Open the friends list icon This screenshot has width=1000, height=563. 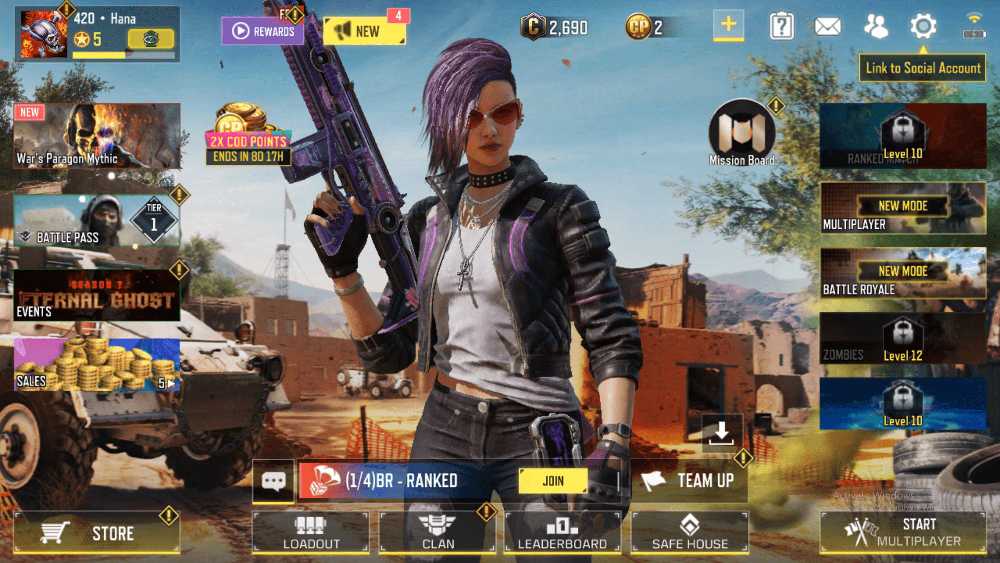click(x=875, y=27)
